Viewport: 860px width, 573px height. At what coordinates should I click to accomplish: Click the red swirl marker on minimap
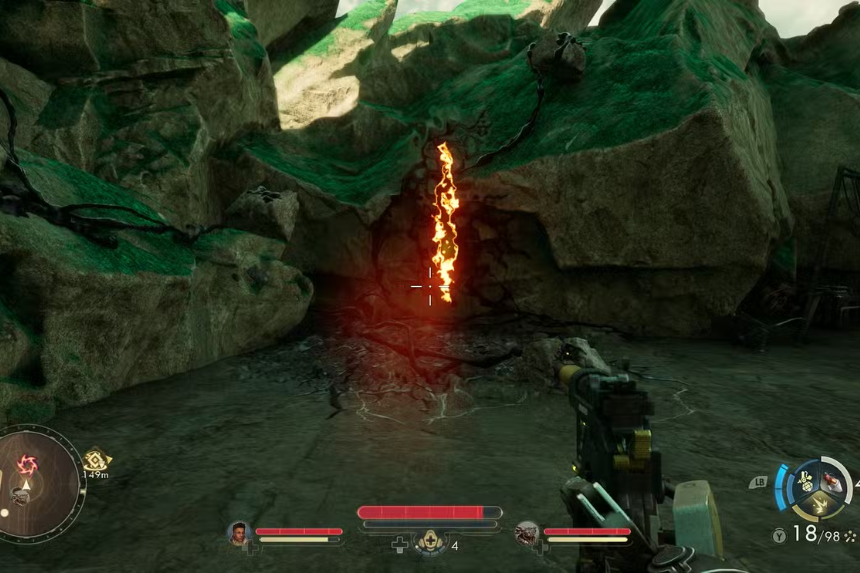pyautogui.click(x=26, y=464)
